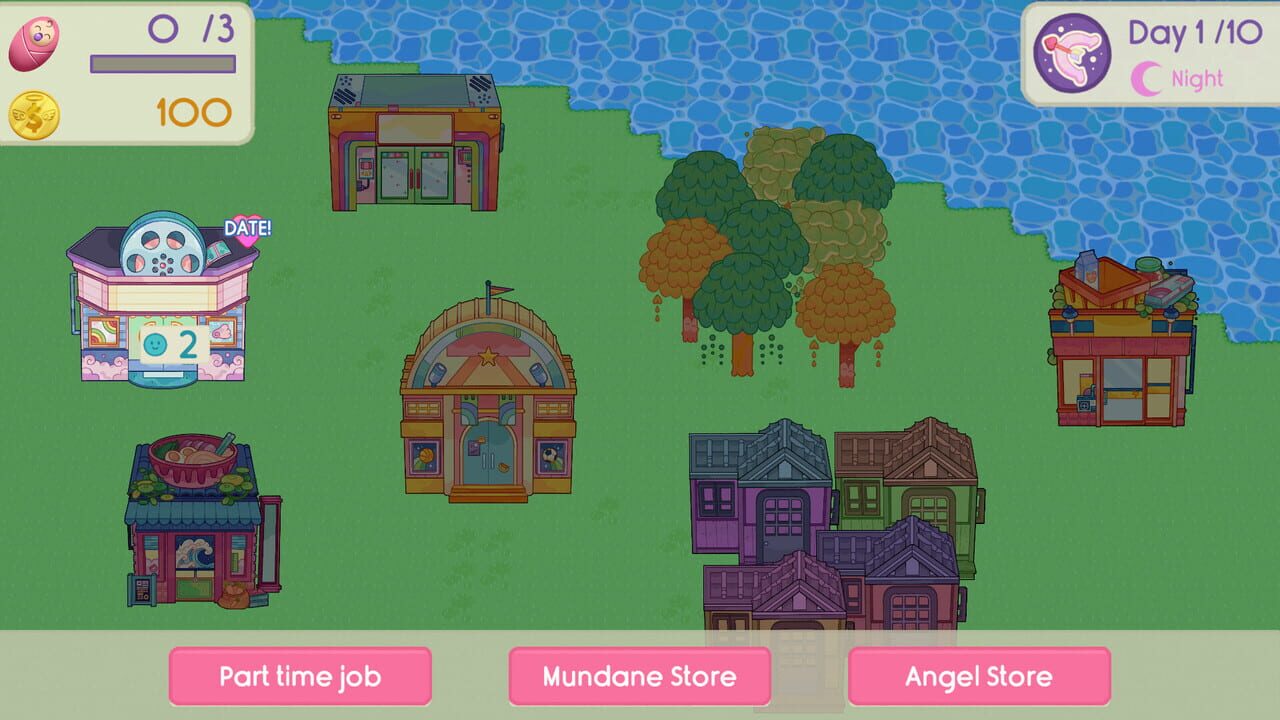The width and height of the screenshot is (1280, 720).
Task: Open the Part time job menu
Action: (x=300, y=677)
